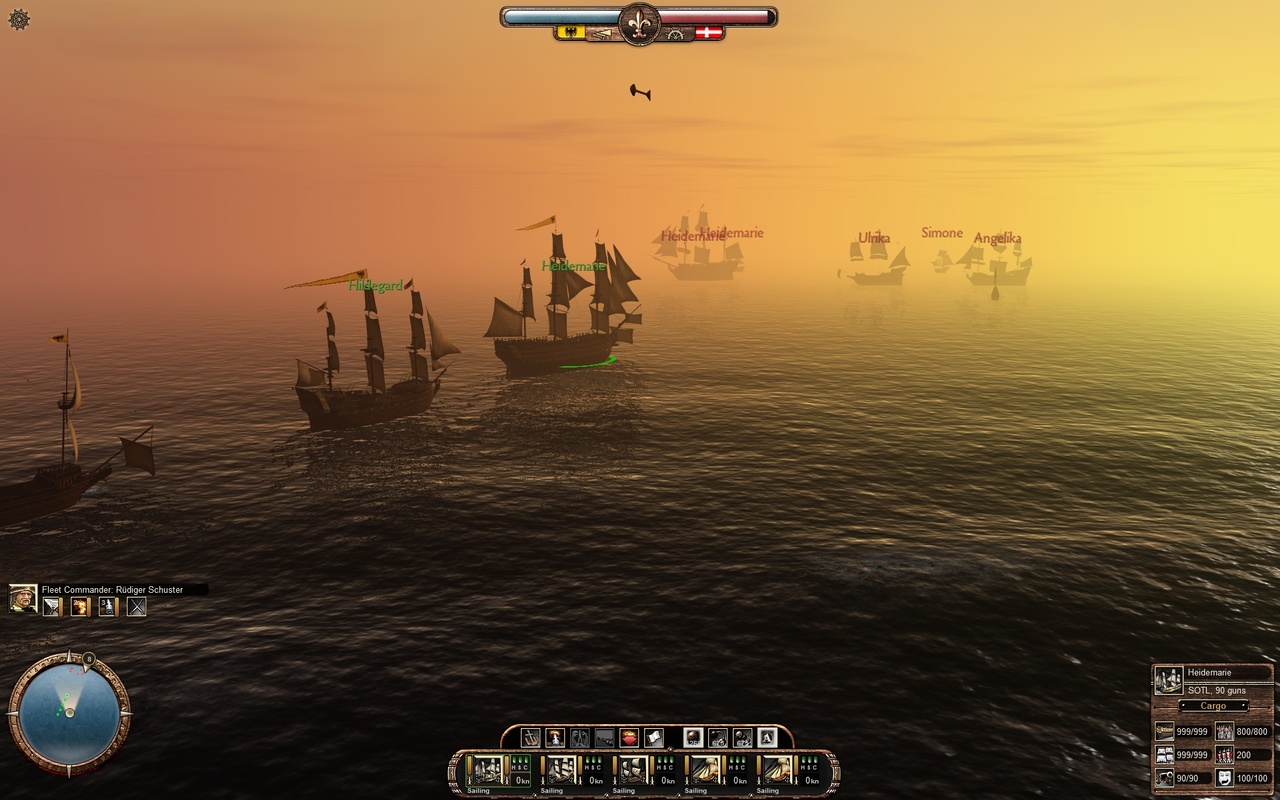Select the second ship card
Screen dimensions: 1280x800
pyautogui.click(x=559, y=769)
